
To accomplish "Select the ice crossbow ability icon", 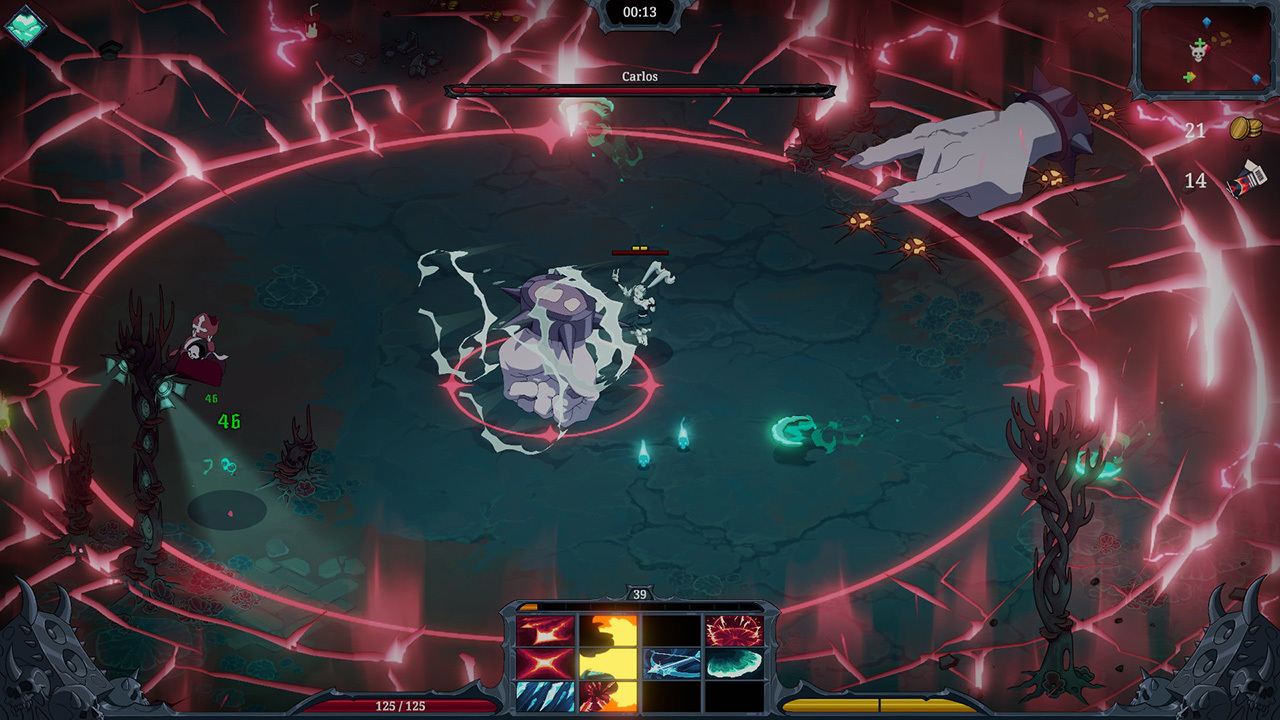I will [x=672, y=662].
